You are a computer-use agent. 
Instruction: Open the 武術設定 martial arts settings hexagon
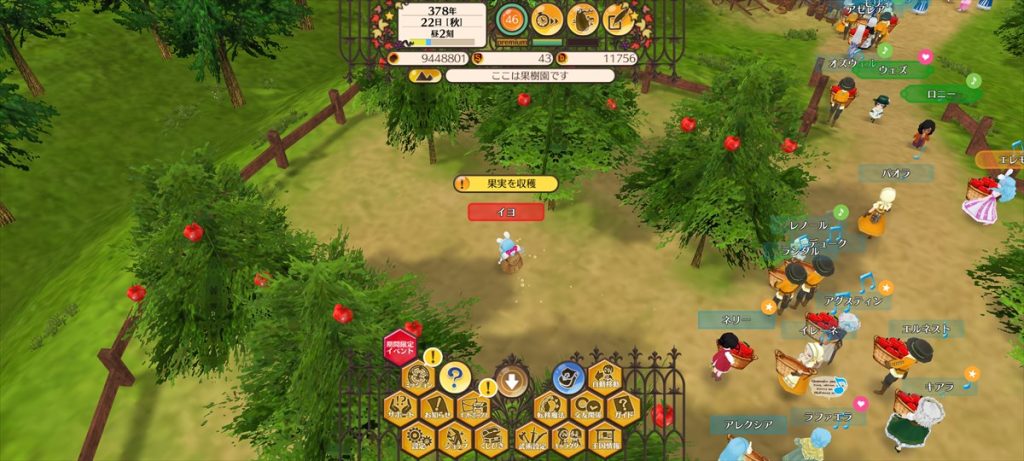point(530,437)
